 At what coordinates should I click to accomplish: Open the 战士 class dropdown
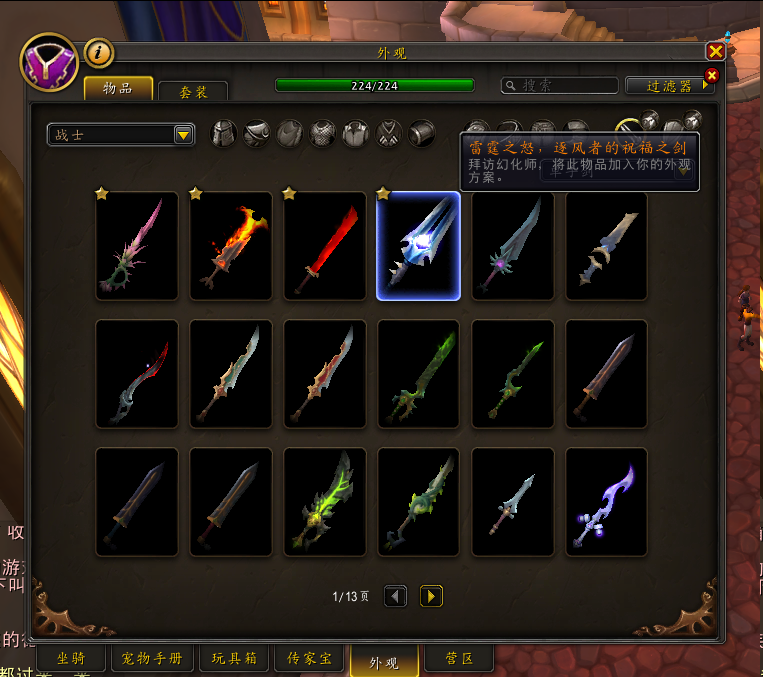pos(183,135)
